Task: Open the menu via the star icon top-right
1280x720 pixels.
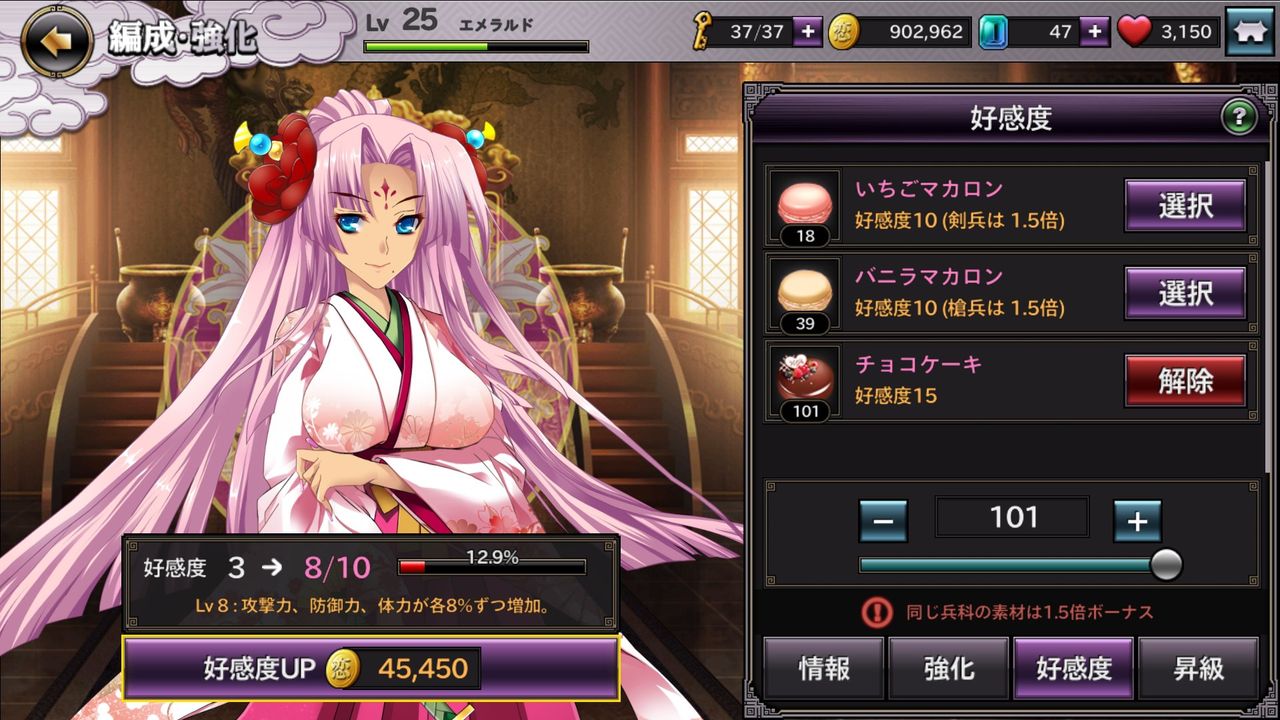Action: 1251,31
